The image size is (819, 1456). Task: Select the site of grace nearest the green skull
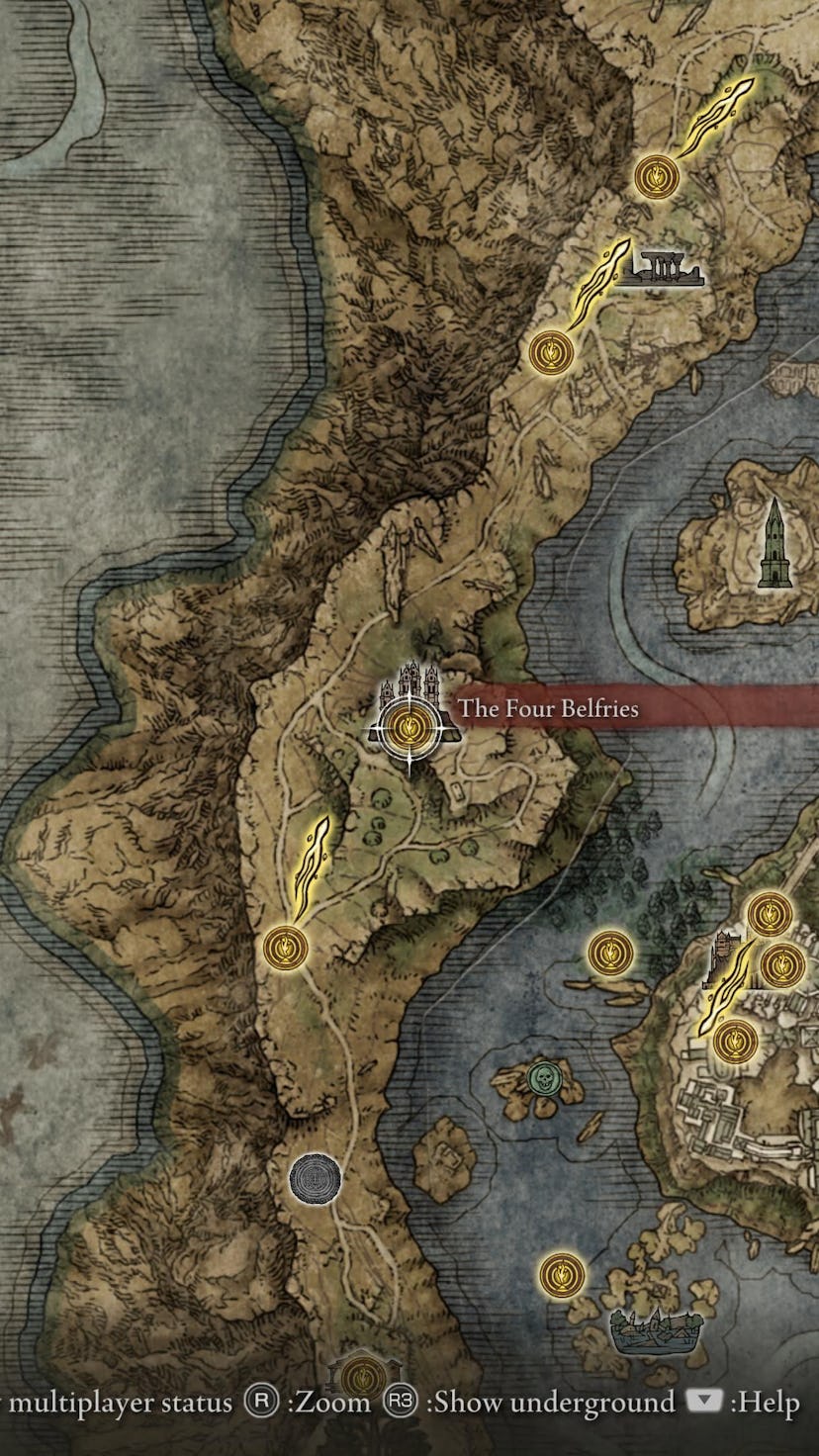610,953
